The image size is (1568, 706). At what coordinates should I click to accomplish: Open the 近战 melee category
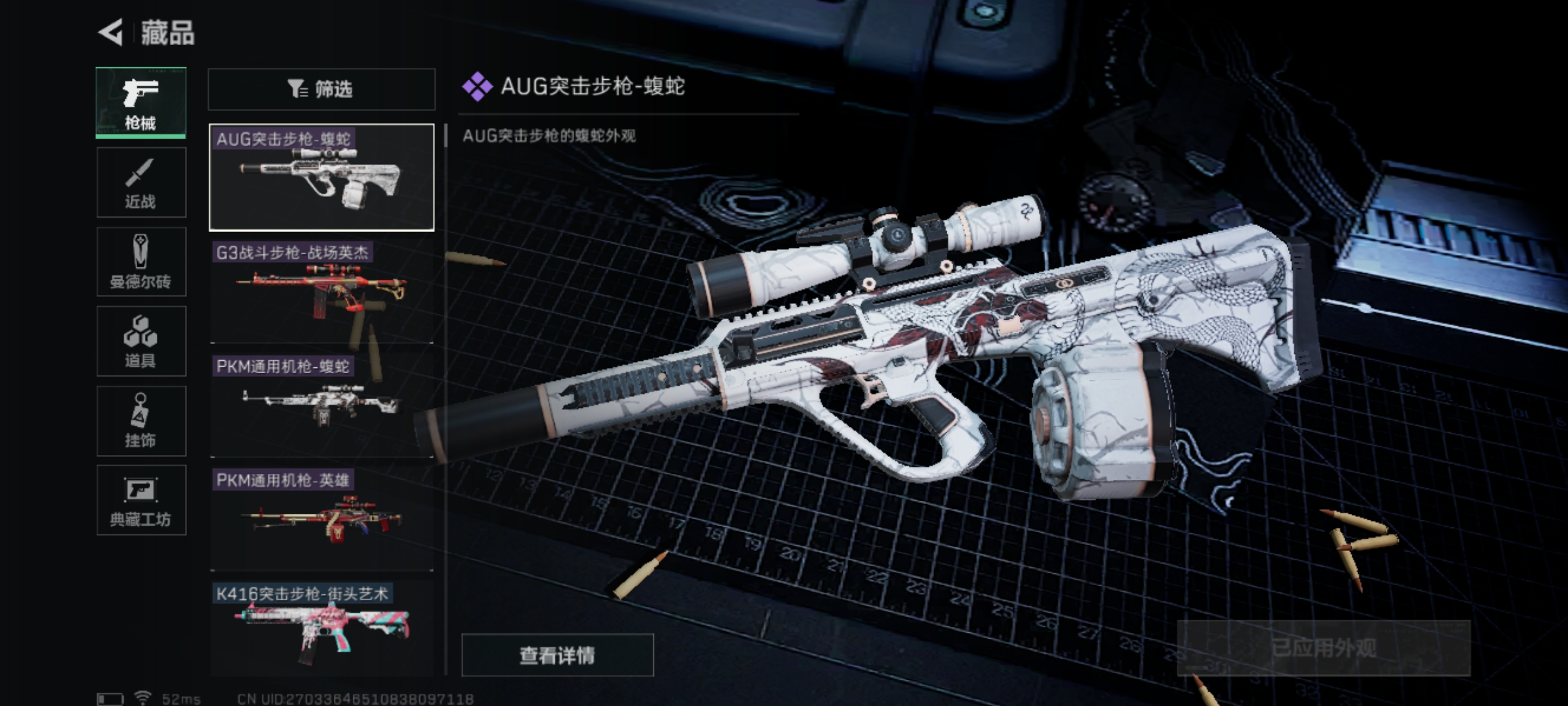coord(140,182)
